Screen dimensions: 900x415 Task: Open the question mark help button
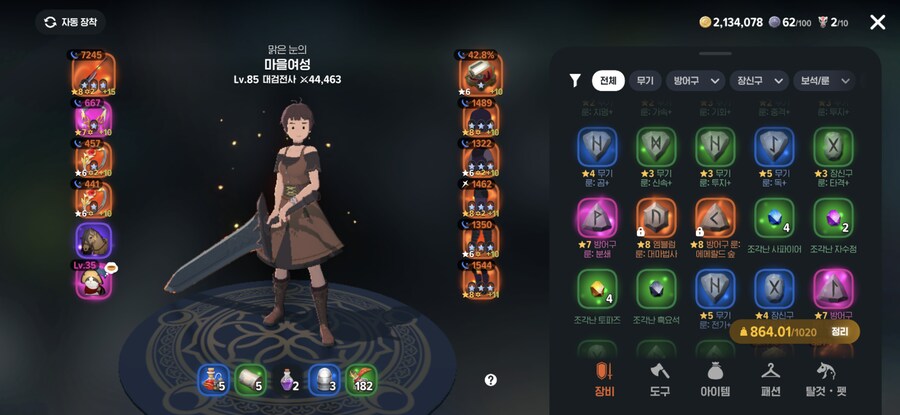(x=491, y=380)
